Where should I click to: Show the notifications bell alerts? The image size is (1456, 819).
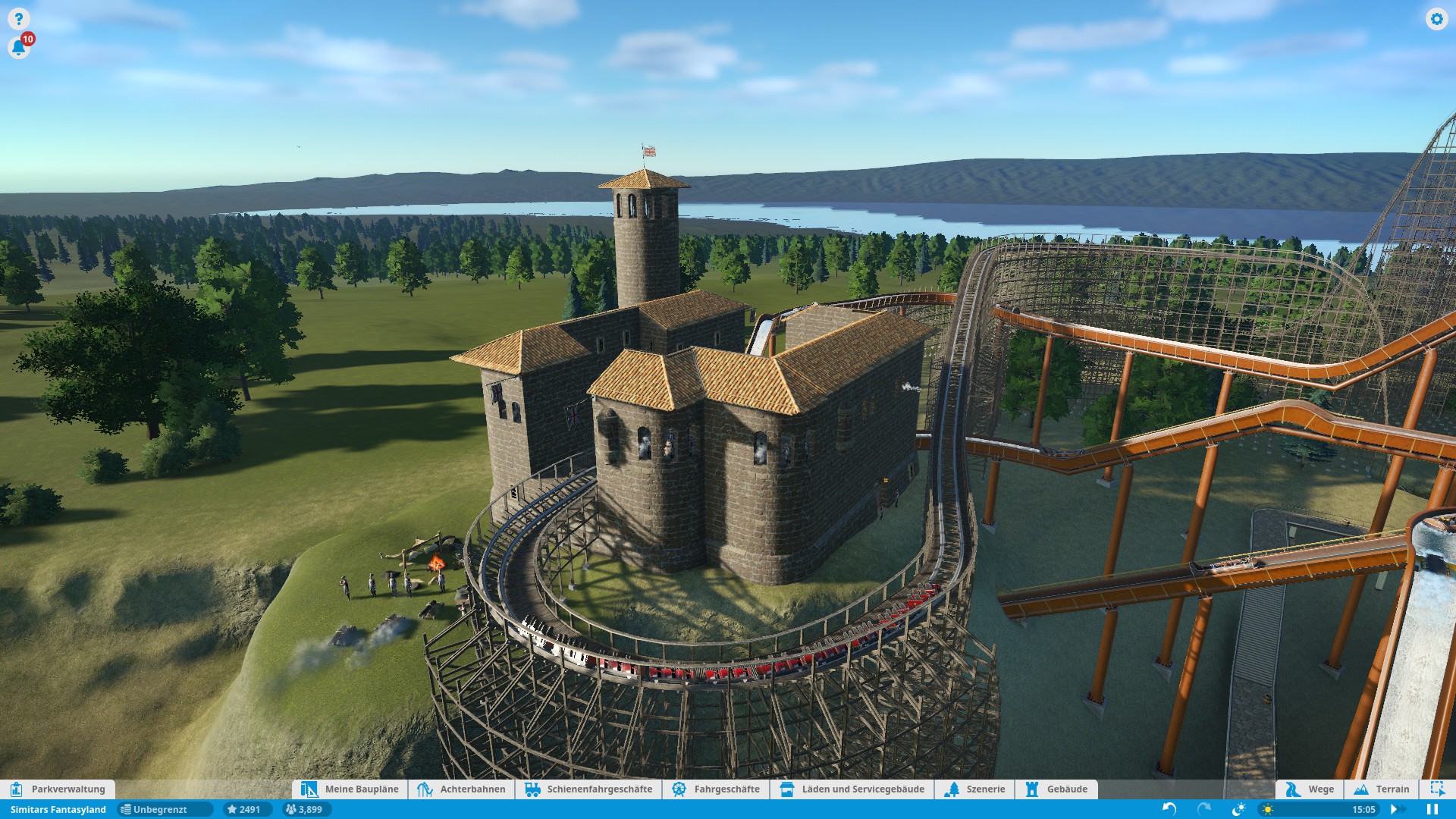click(18, 49)
